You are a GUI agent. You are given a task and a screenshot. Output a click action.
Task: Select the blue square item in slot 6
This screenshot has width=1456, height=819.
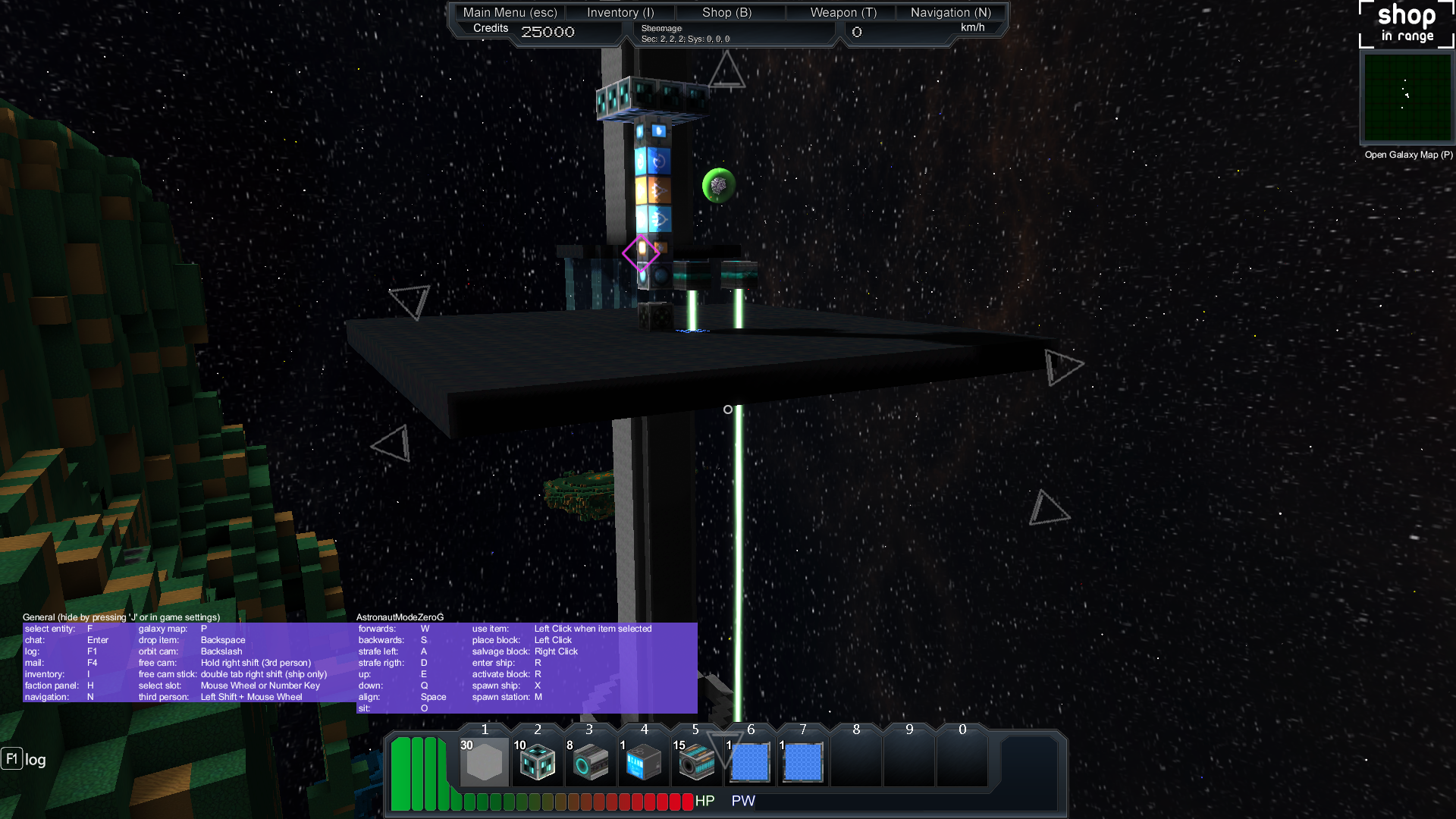(x=750, y=761)
